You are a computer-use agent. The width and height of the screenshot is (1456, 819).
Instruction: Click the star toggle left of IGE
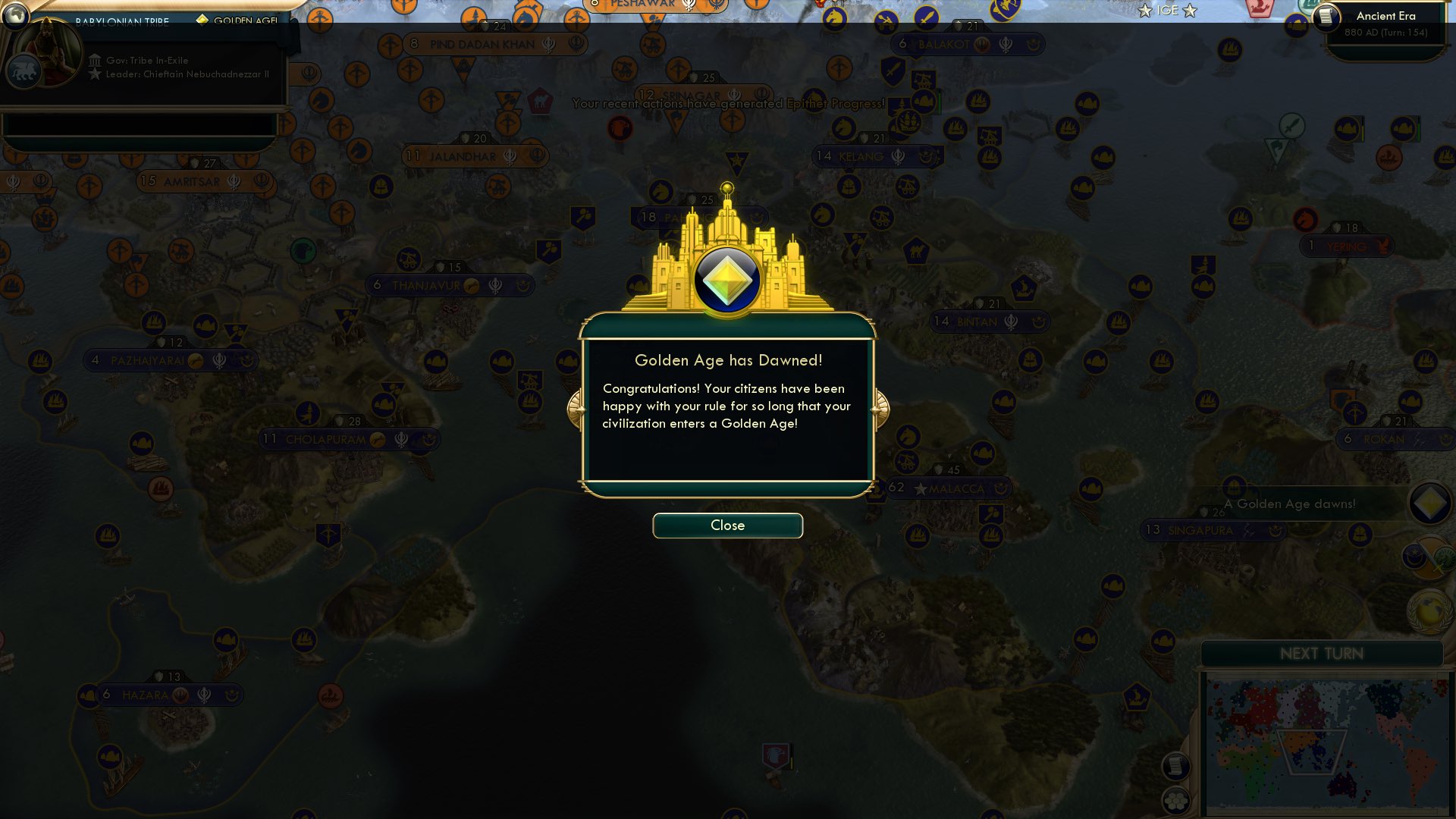(1145, 11)
